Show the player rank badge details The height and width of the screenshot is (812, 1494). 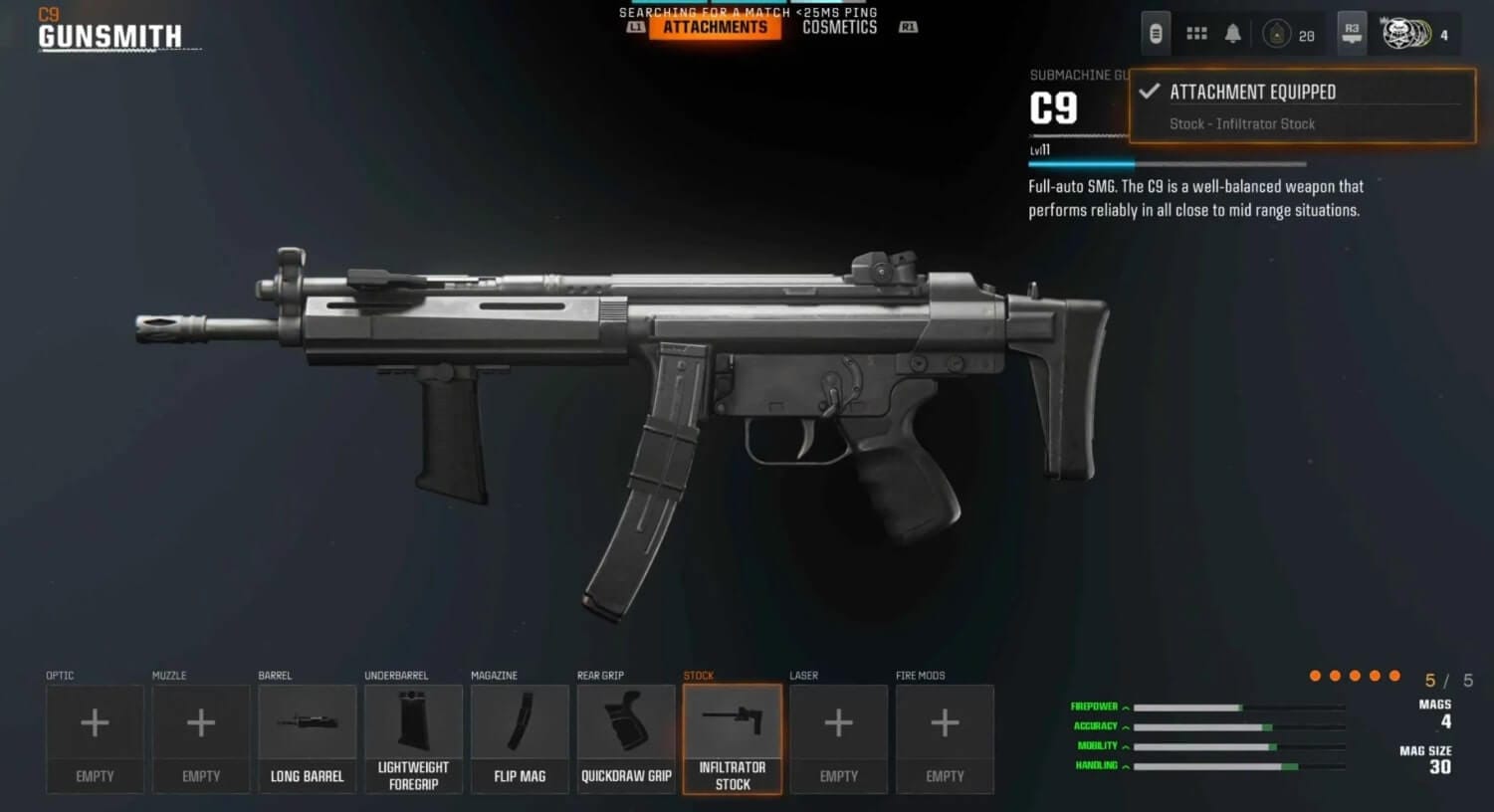click(1277, 35)
